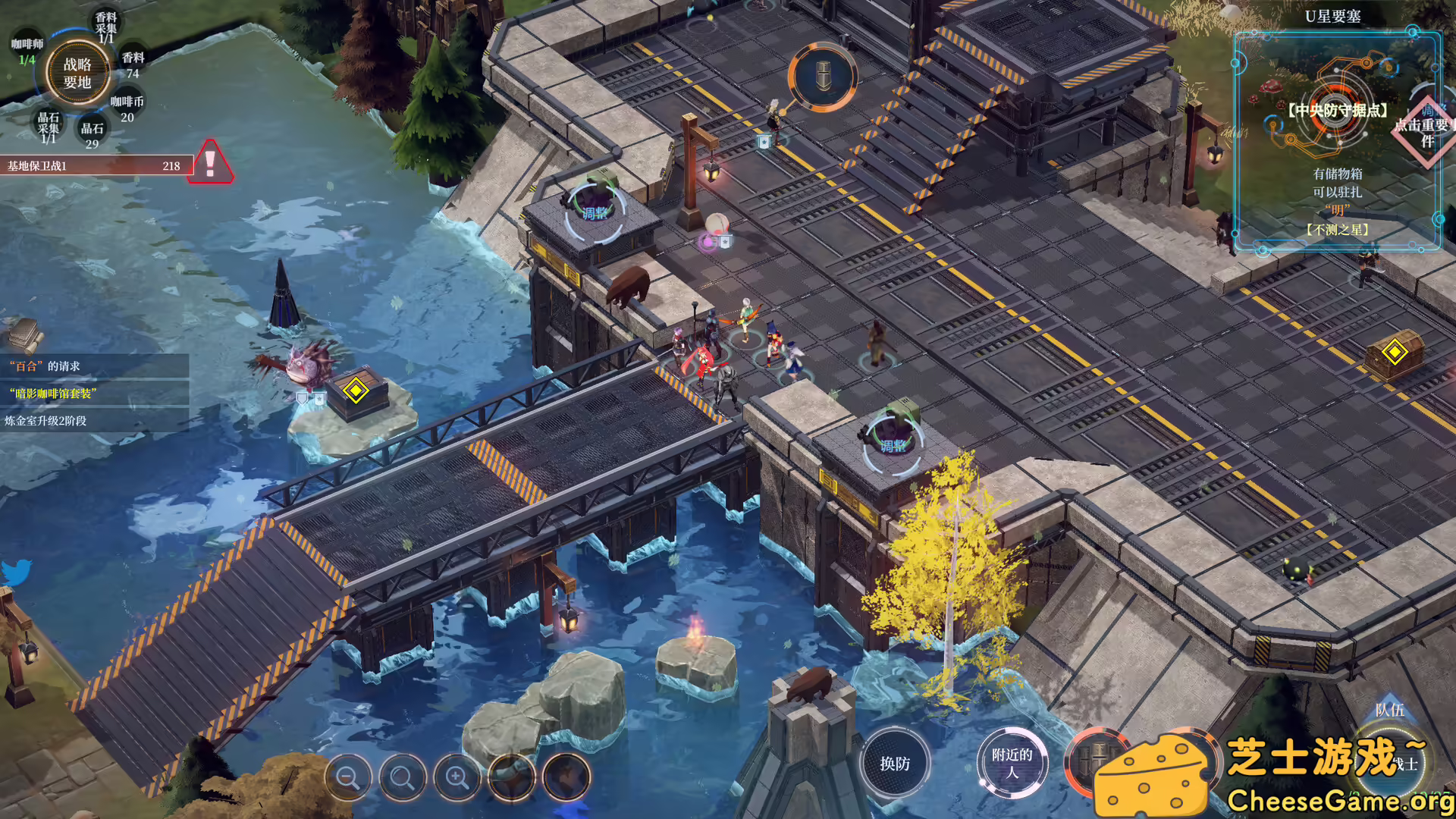The image size is (1456, 819).
Task: Select the 香料采集 spice gathering node
Action: [106, 27]
